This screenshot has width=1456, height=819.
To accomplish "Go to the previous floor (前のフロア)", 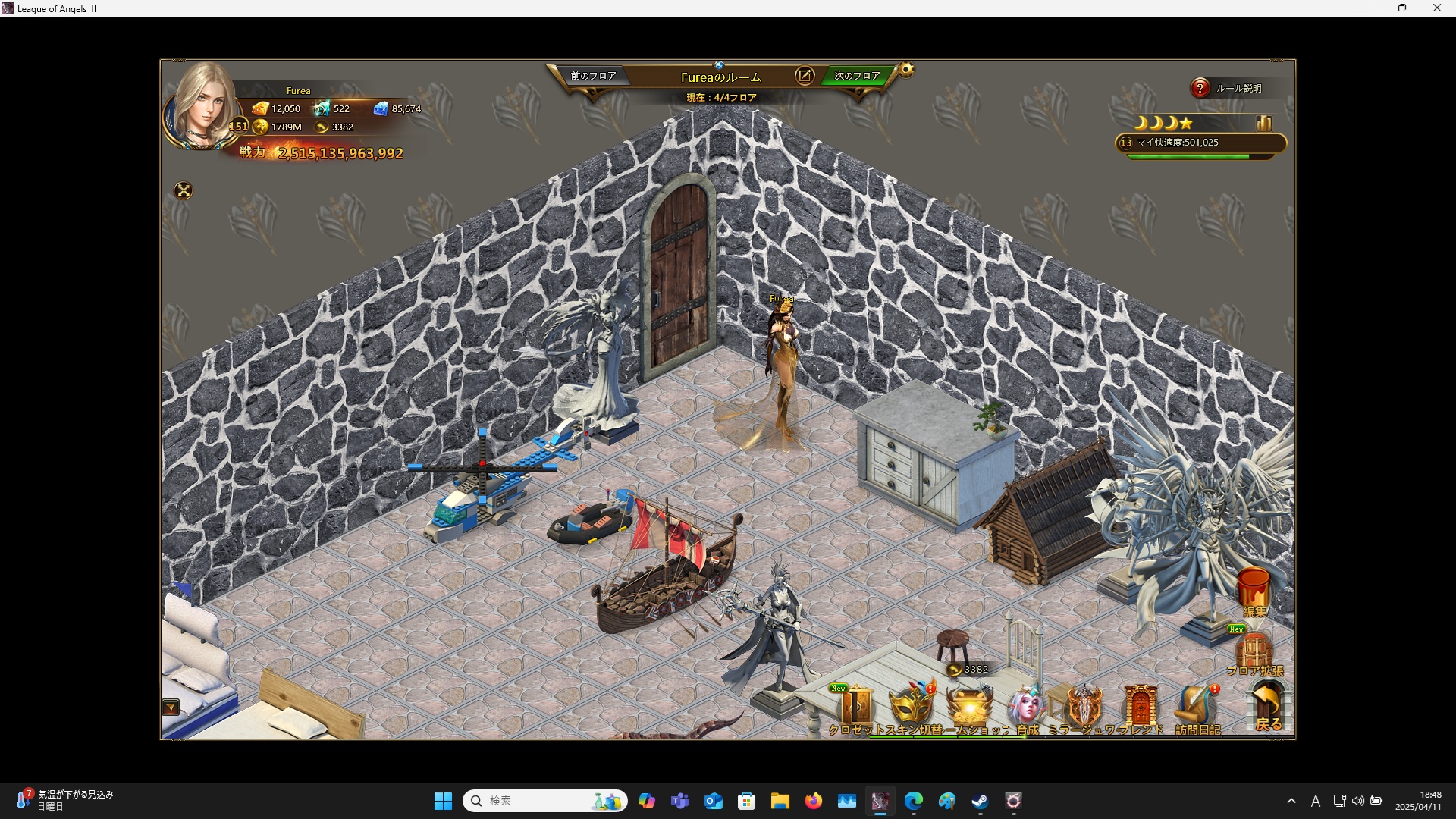I will click(593, 76).
